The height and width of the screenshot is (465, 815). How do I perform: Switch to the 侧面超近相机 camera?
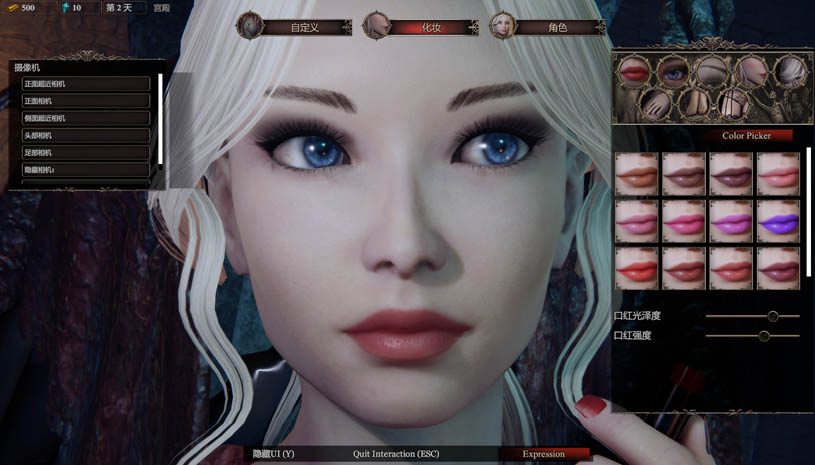85,118
